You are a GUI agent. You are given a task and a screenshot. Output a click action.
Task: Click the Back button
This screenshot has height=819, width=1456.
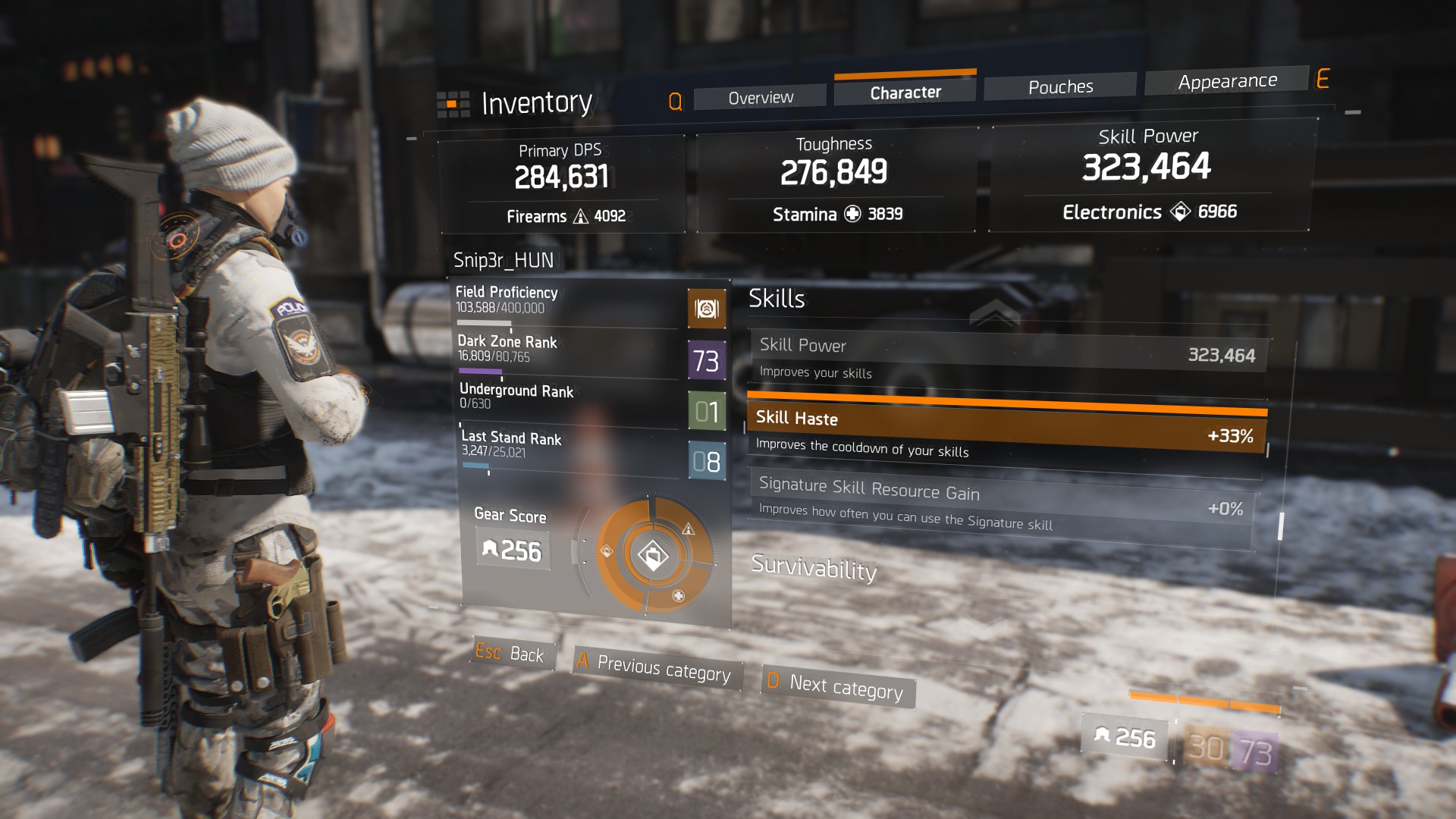[x=513, y=654]
